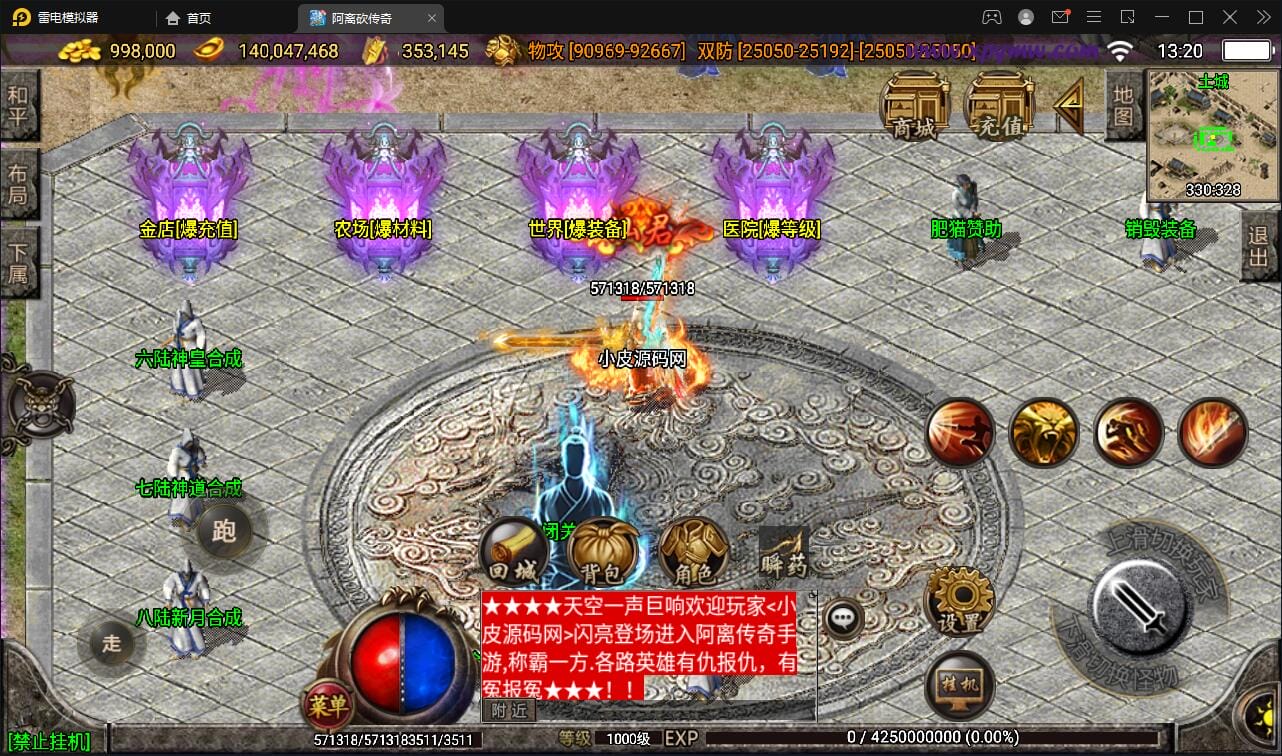Image resolution: width=1282 pixels, height=756 pixels.
Task: Open the 设置 settings gear
Action: [x=961, y=602]
